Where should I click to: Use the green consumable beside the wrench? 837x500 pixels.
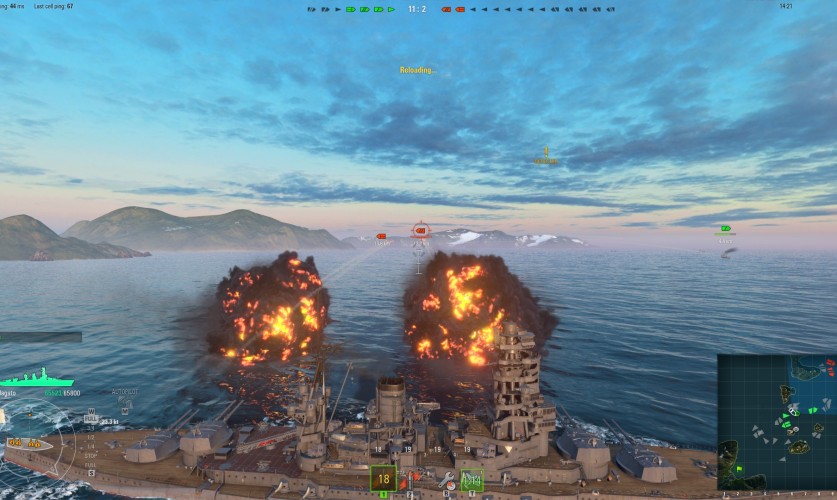471,480
